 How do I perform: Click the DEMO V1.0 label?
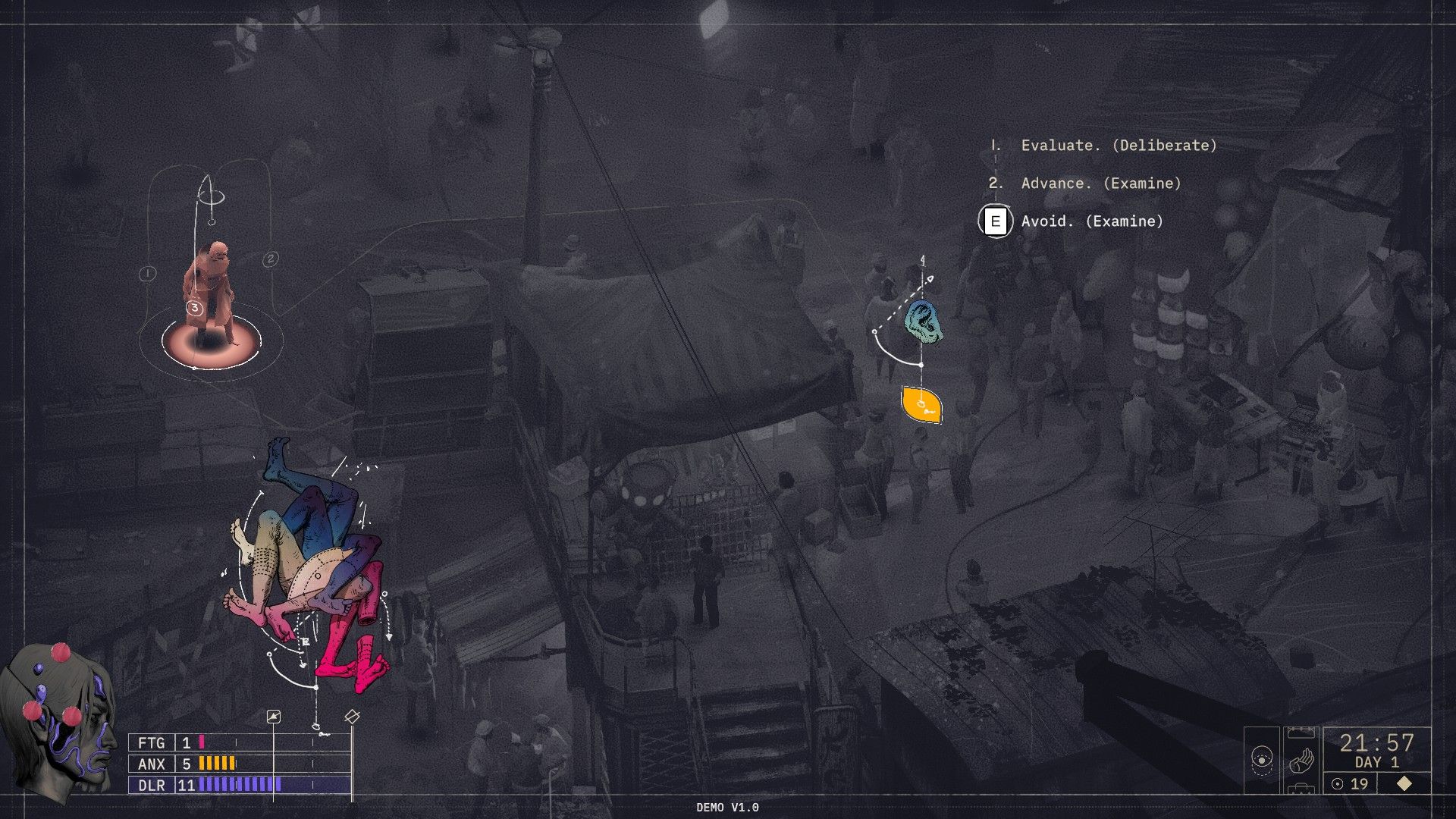[x=727, y=808]
